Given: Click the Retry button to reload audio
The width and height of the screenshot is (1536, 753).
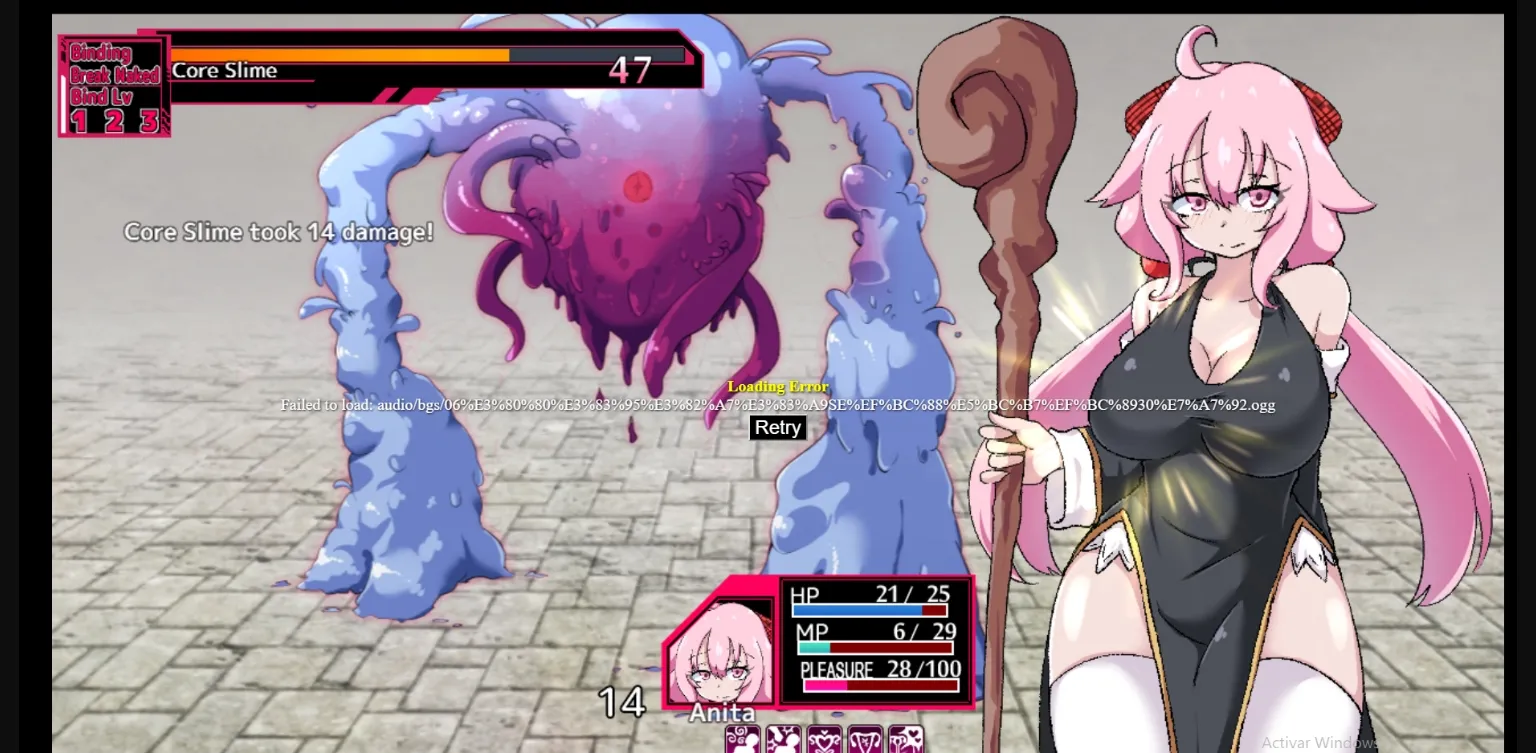Looking at the screenshot, I should pos(777,428).
